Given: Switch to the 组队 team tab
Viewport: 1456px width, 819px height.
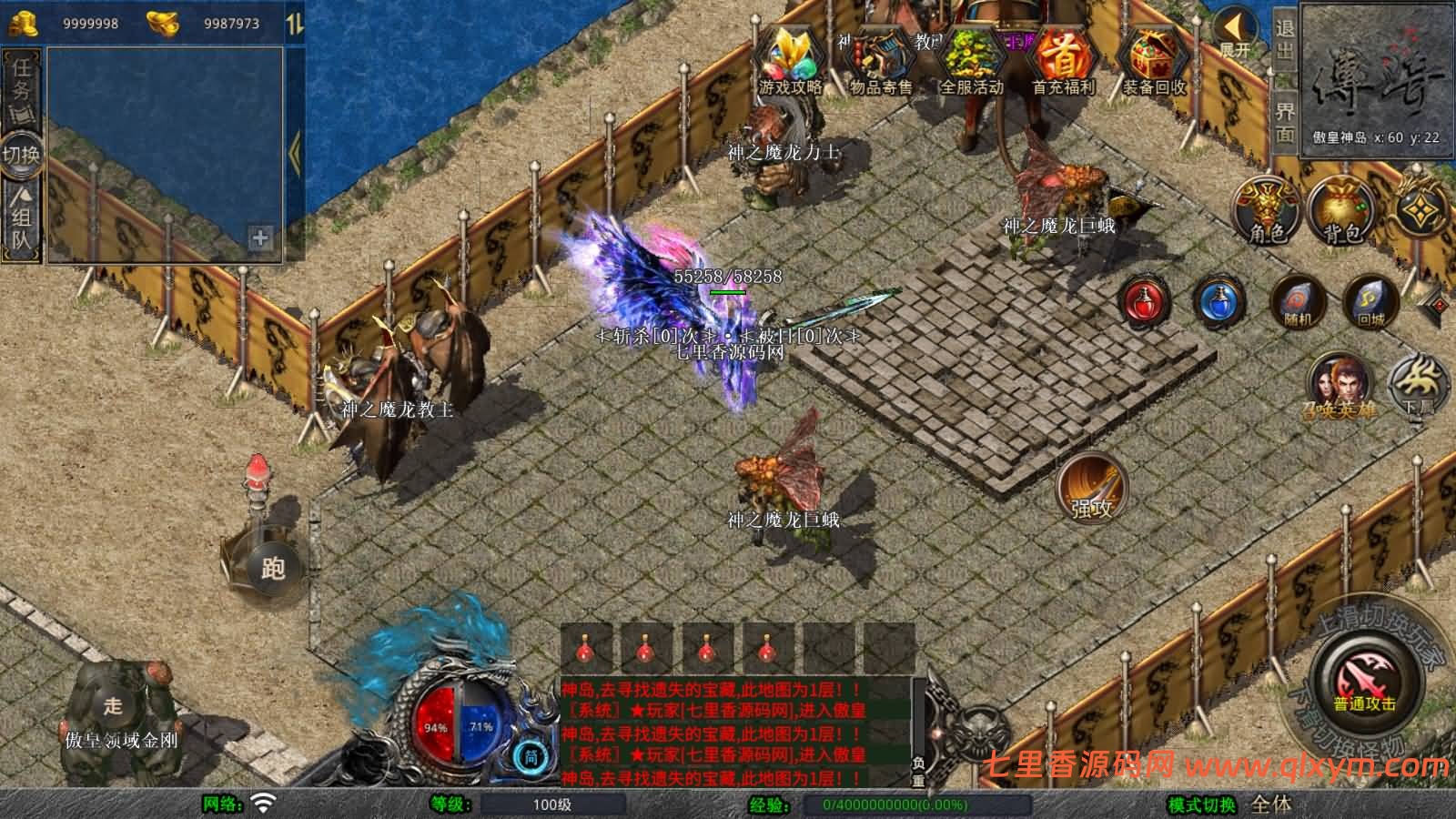Looking at the screenshot, I should (22, 218).
